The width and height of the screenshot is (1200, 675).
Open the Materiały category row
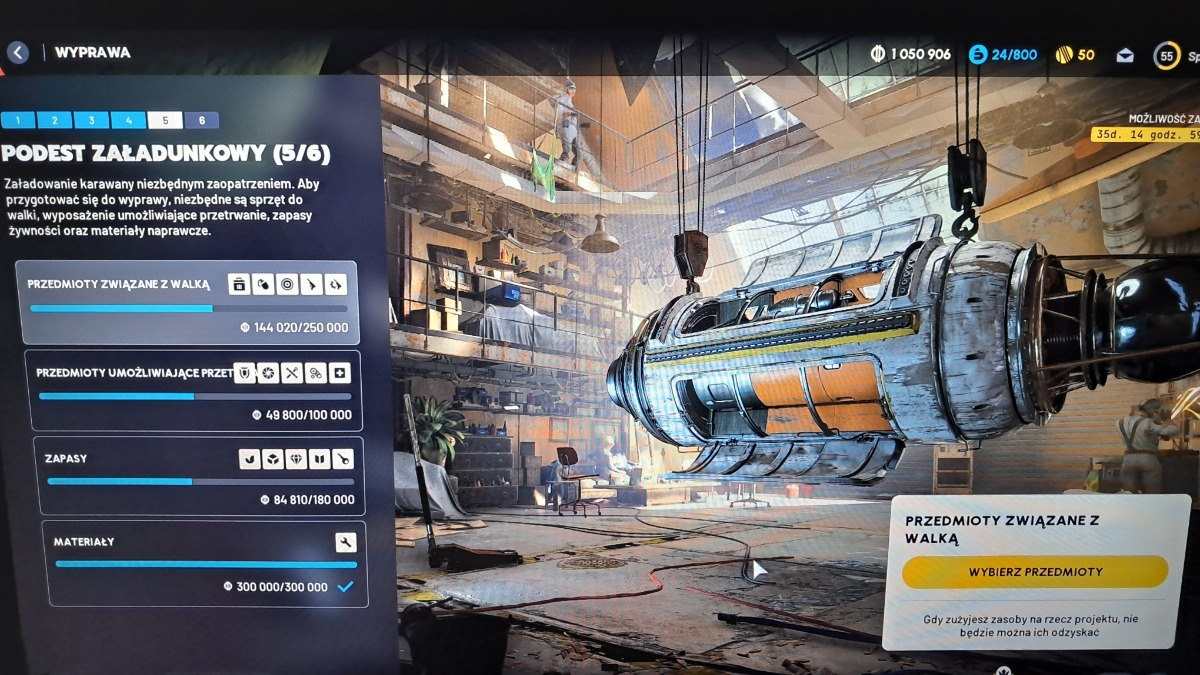click(x=204, y=564)
